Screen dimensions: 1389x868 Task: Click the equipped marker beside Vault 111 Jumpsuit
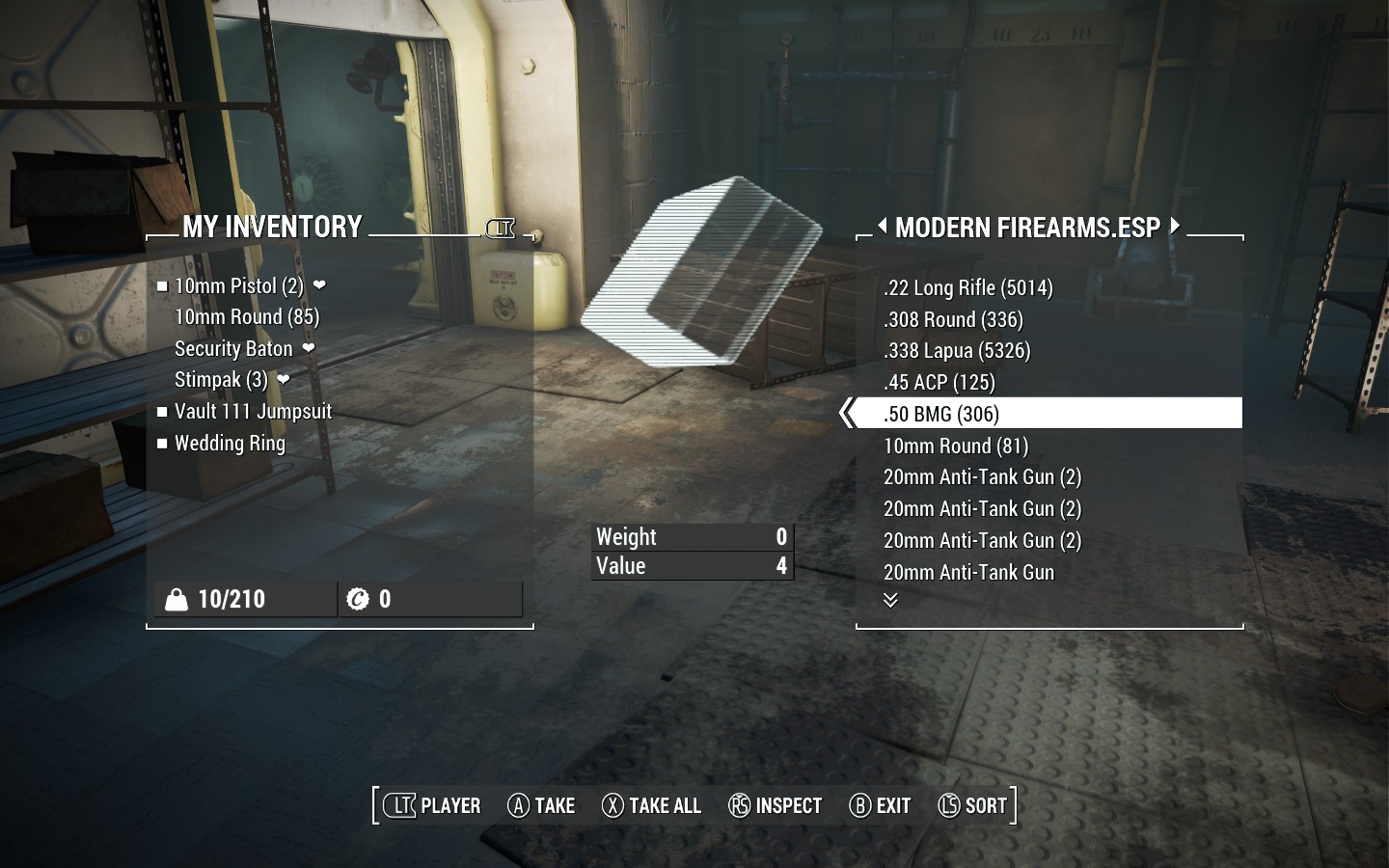click(x=162, y=411)
